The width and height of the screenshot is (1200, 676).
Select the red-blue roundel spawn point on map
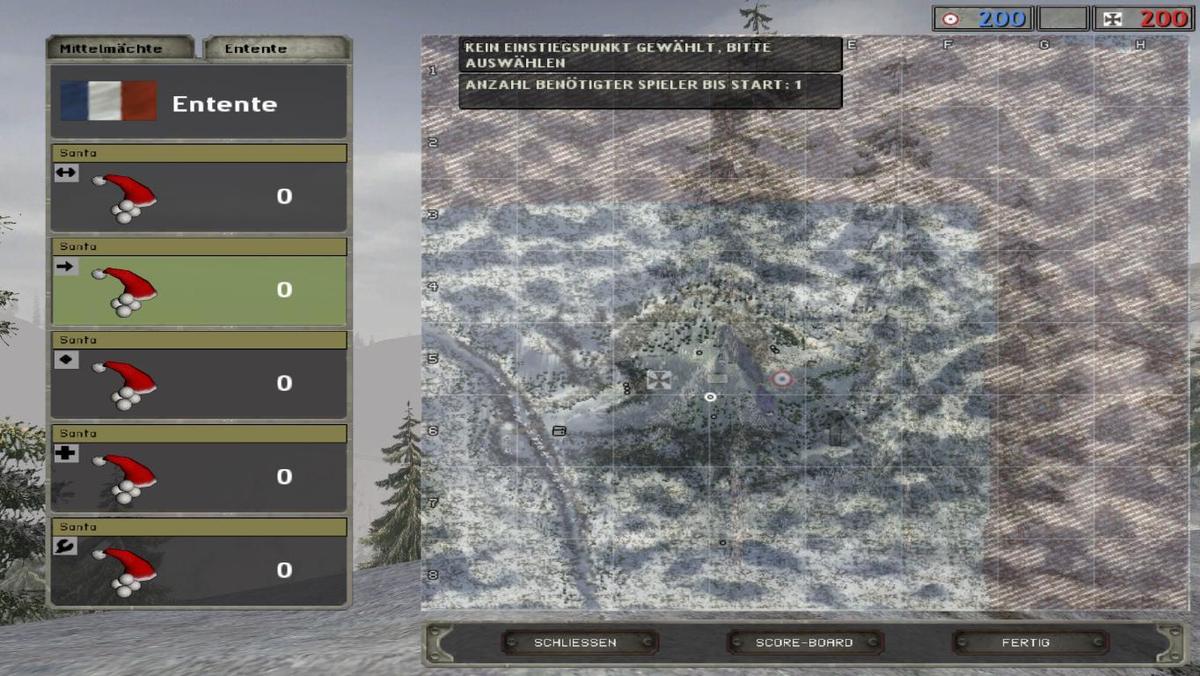(781, 379)
